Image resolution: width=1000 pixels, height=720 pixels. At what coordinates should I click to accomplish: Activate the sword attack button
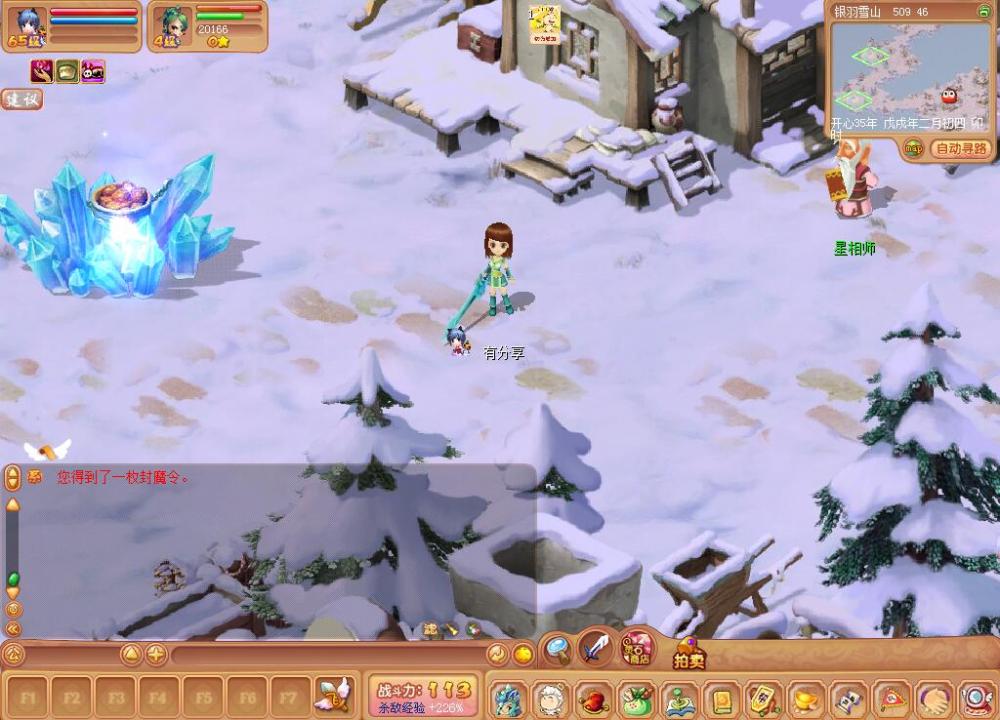pyautogui.click(x=596, y=650)
